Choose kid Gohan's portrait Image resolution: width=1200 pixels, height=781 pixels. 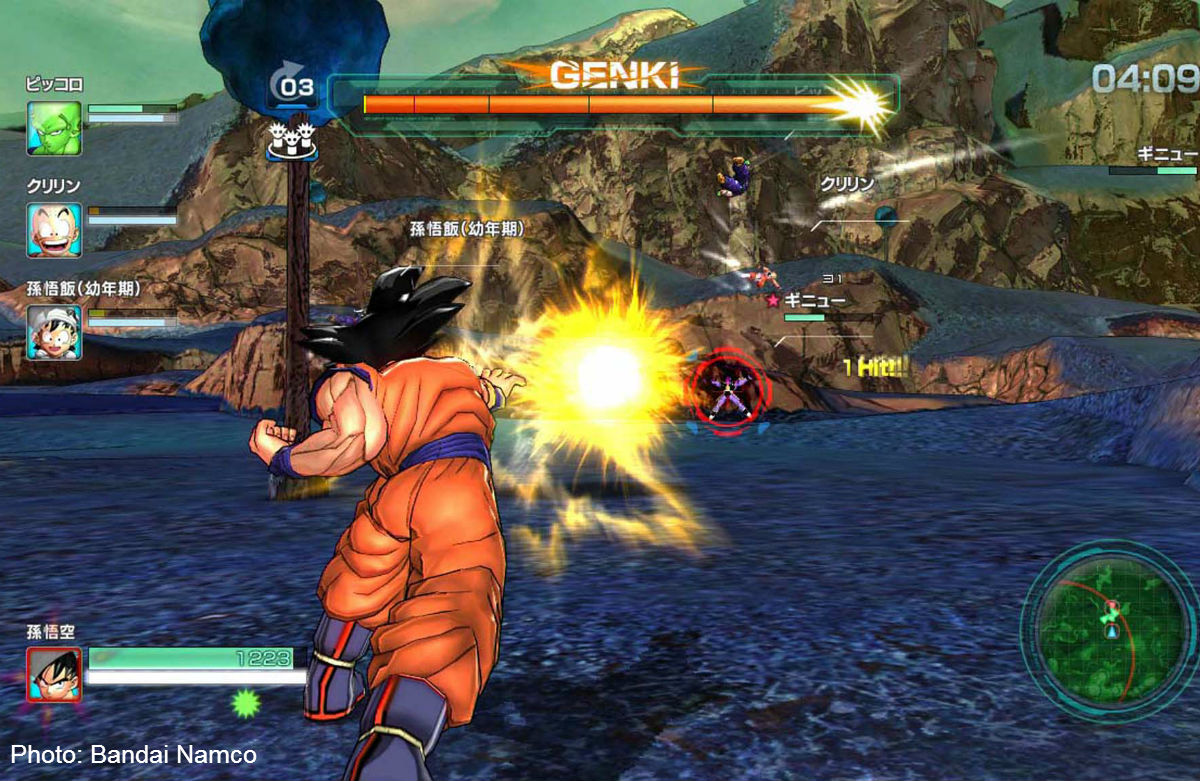coord(54,331)
